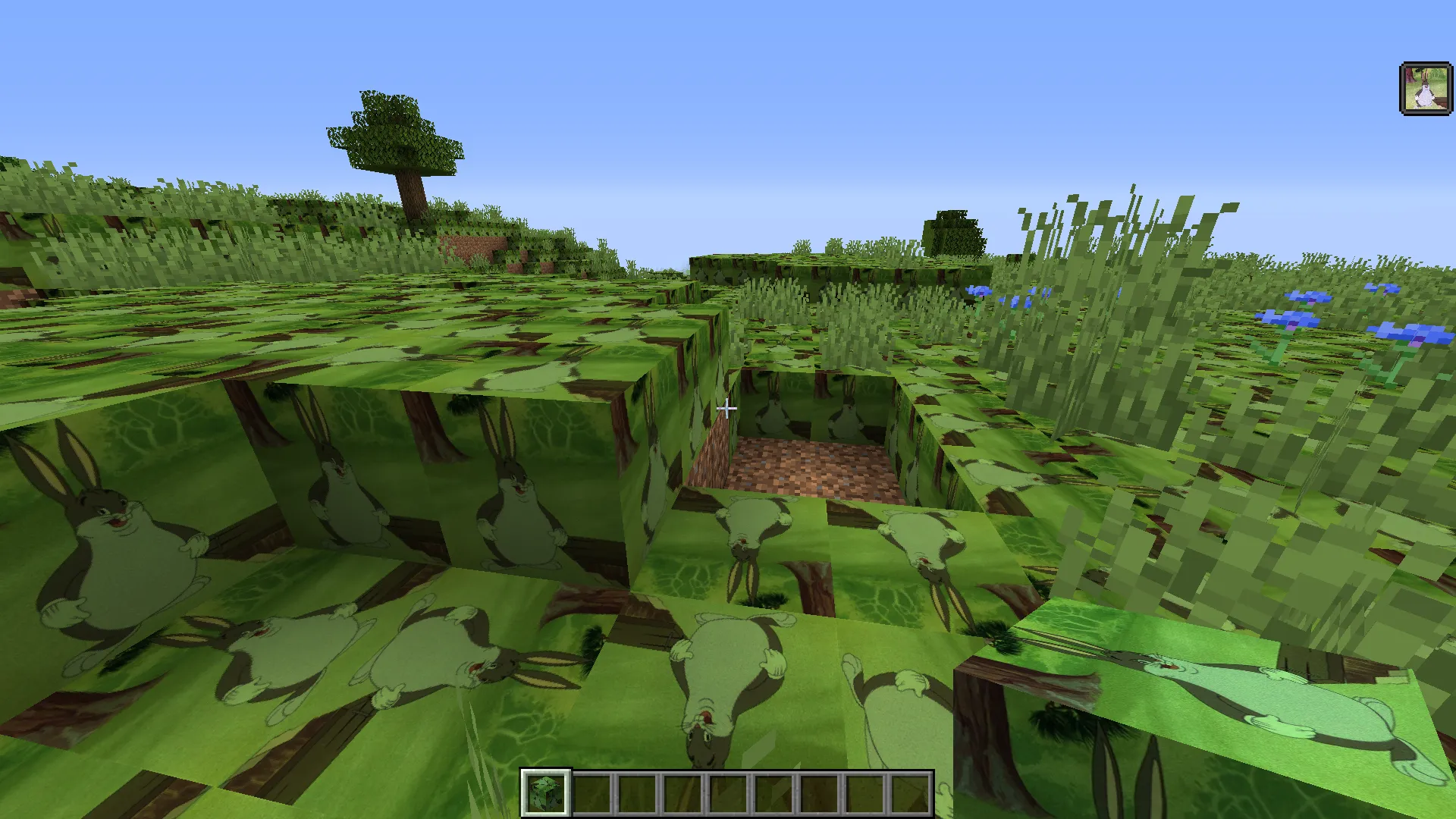
Task: Click the sixth empty hotbar slot
Action: pyautogui.click(x=773, y=791)
